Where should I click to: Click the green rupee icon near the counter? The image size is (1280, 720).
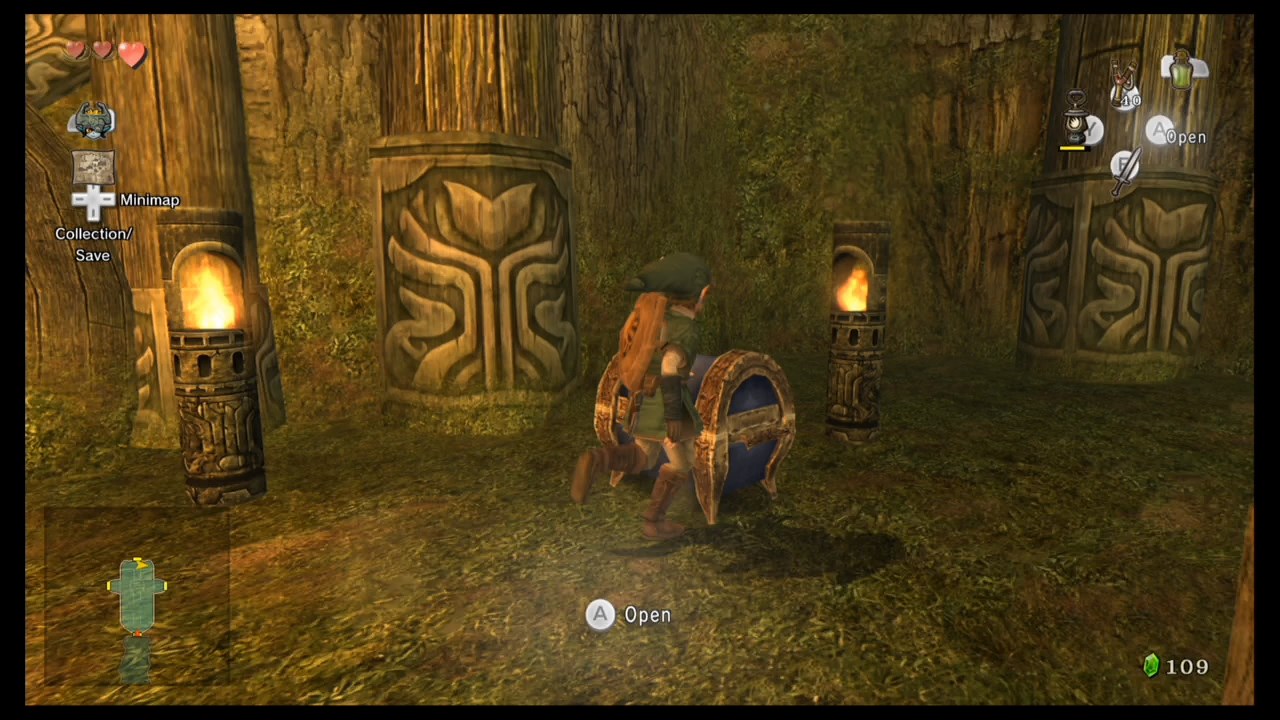[x=1150, y=666]
